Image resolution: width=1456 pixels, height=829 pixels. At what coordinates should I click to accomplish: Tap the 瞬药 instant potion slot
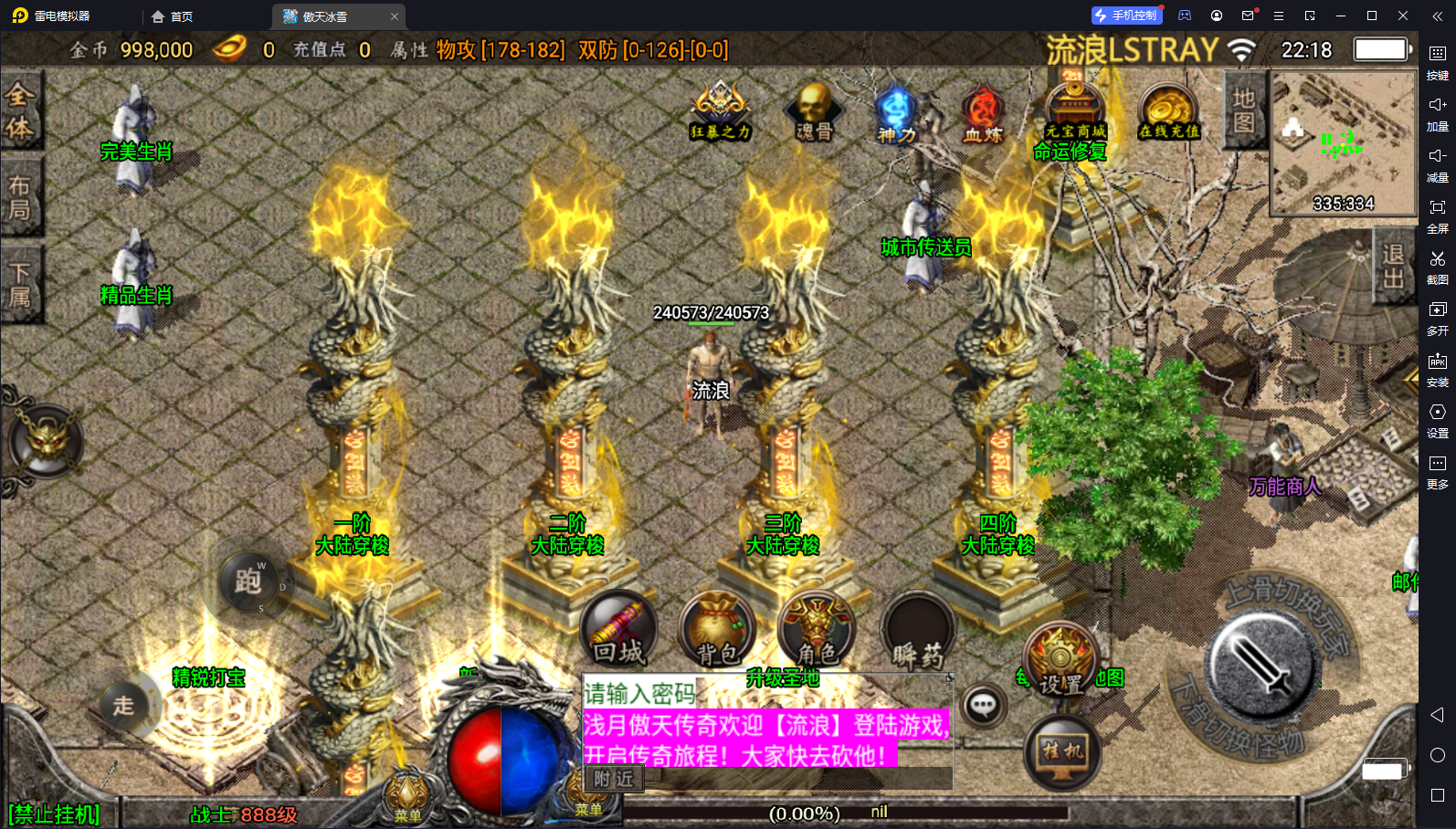[918, 632]
